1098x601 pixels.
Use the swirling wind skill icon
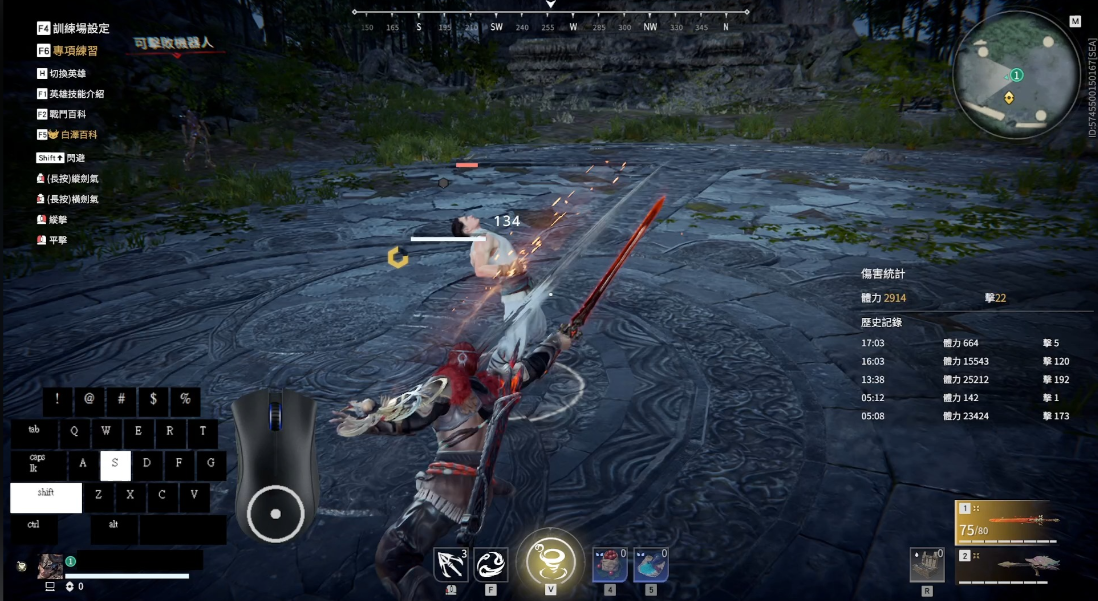pos(490,564)
